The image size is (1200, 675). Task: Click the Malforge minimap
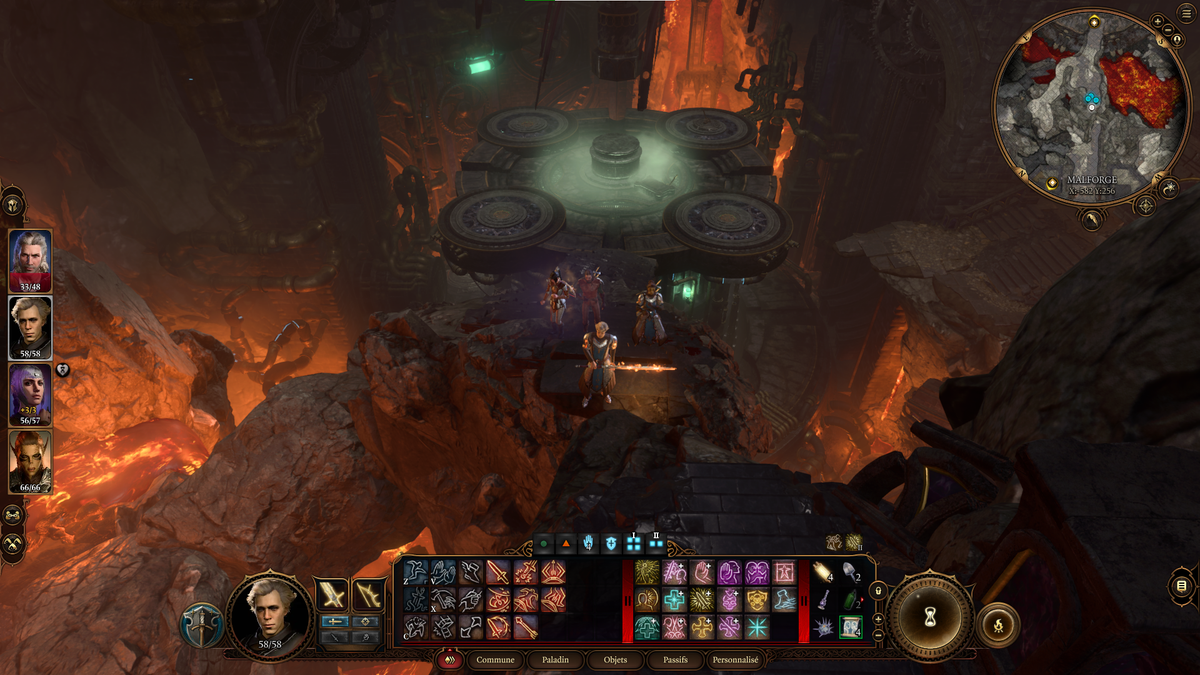point(1092,100)
